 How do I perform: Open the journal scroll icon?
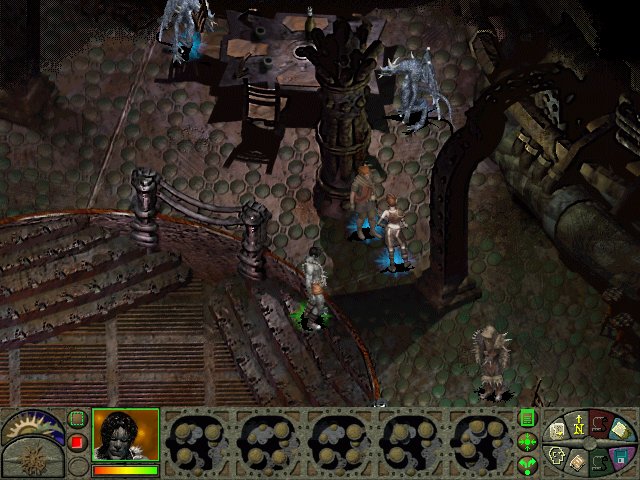pos(556,432)
